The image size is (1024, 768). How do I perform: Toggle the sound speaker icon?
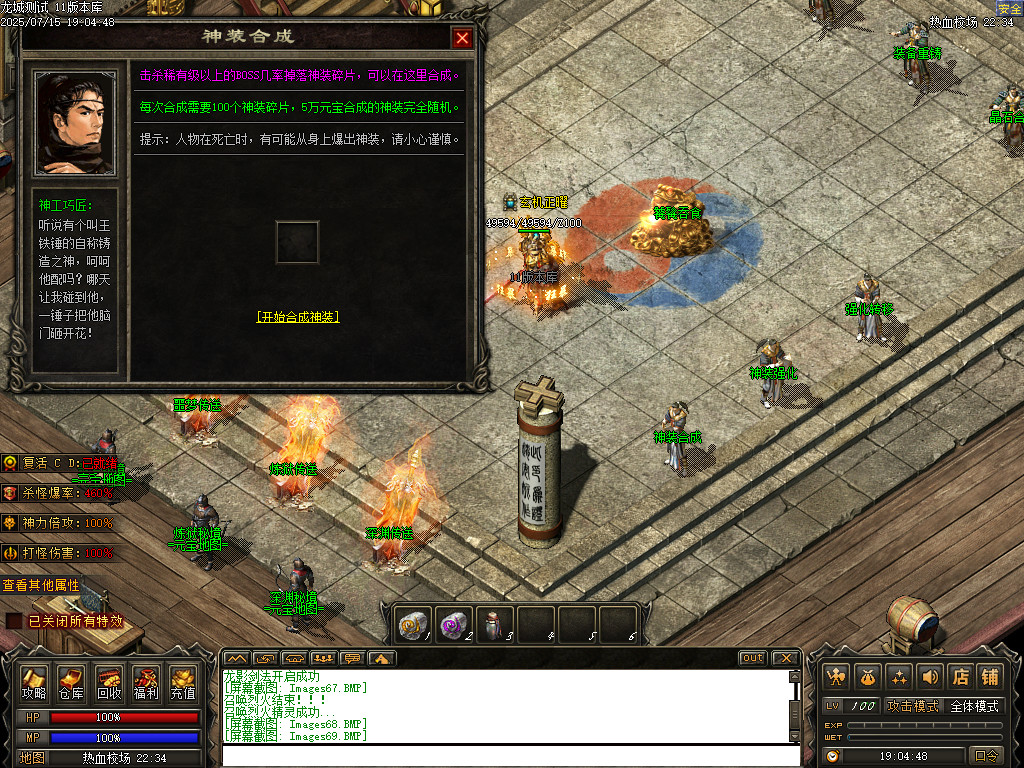pos(930,676)
